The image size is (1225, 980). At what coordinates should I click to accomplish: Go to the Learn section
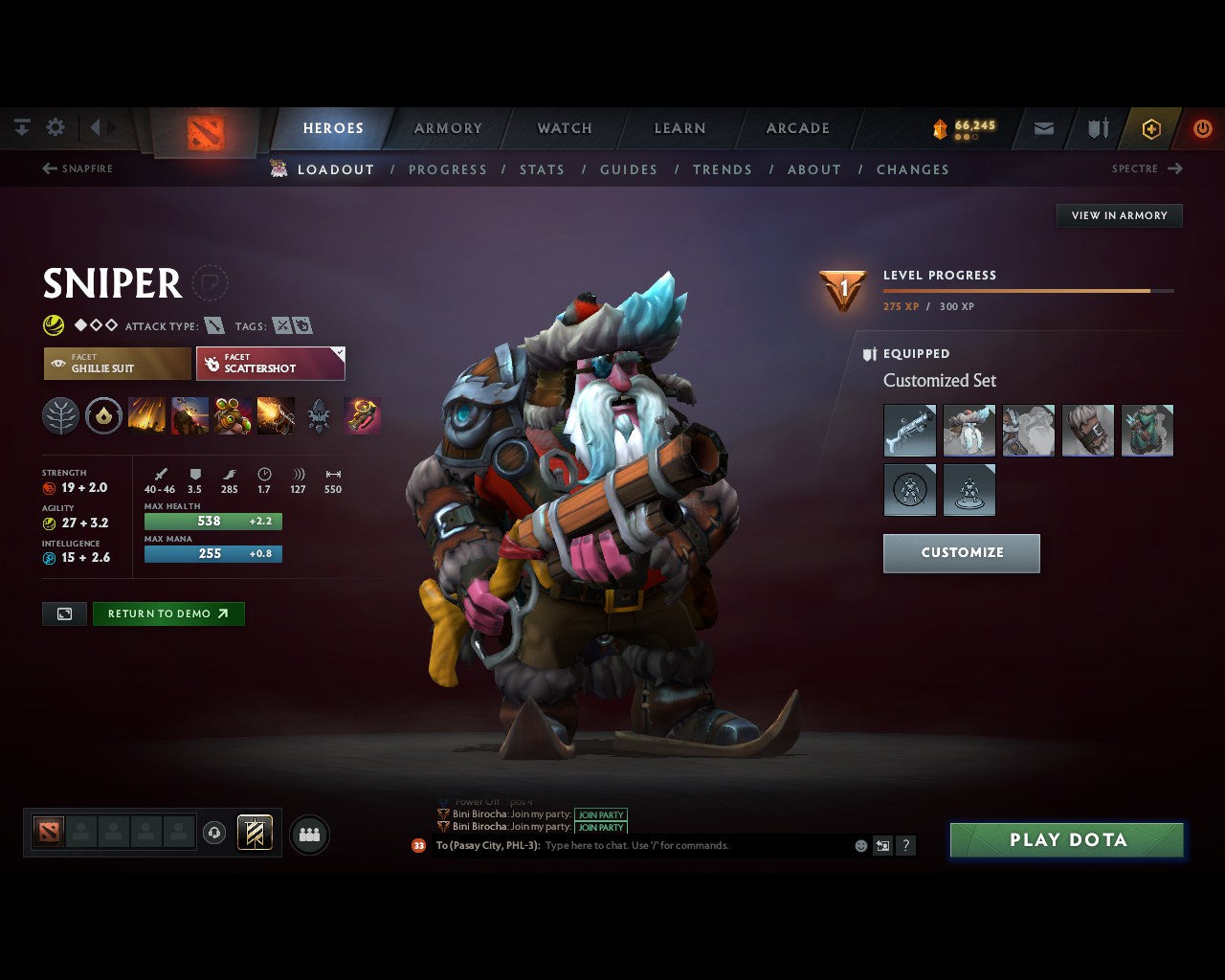(x=679, y=128)
